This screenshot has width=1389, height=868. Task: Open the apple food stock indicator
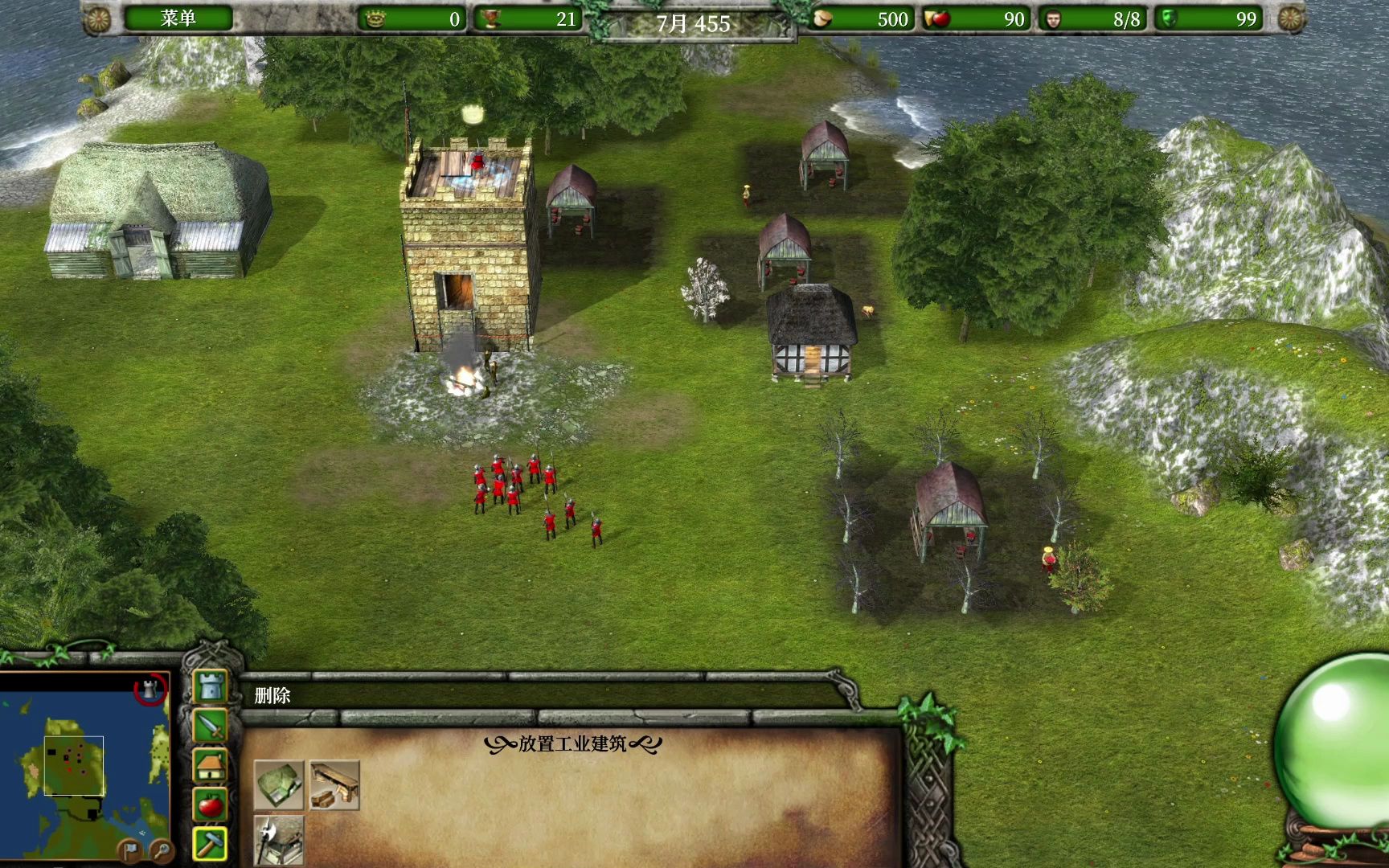tap(974, 18)
